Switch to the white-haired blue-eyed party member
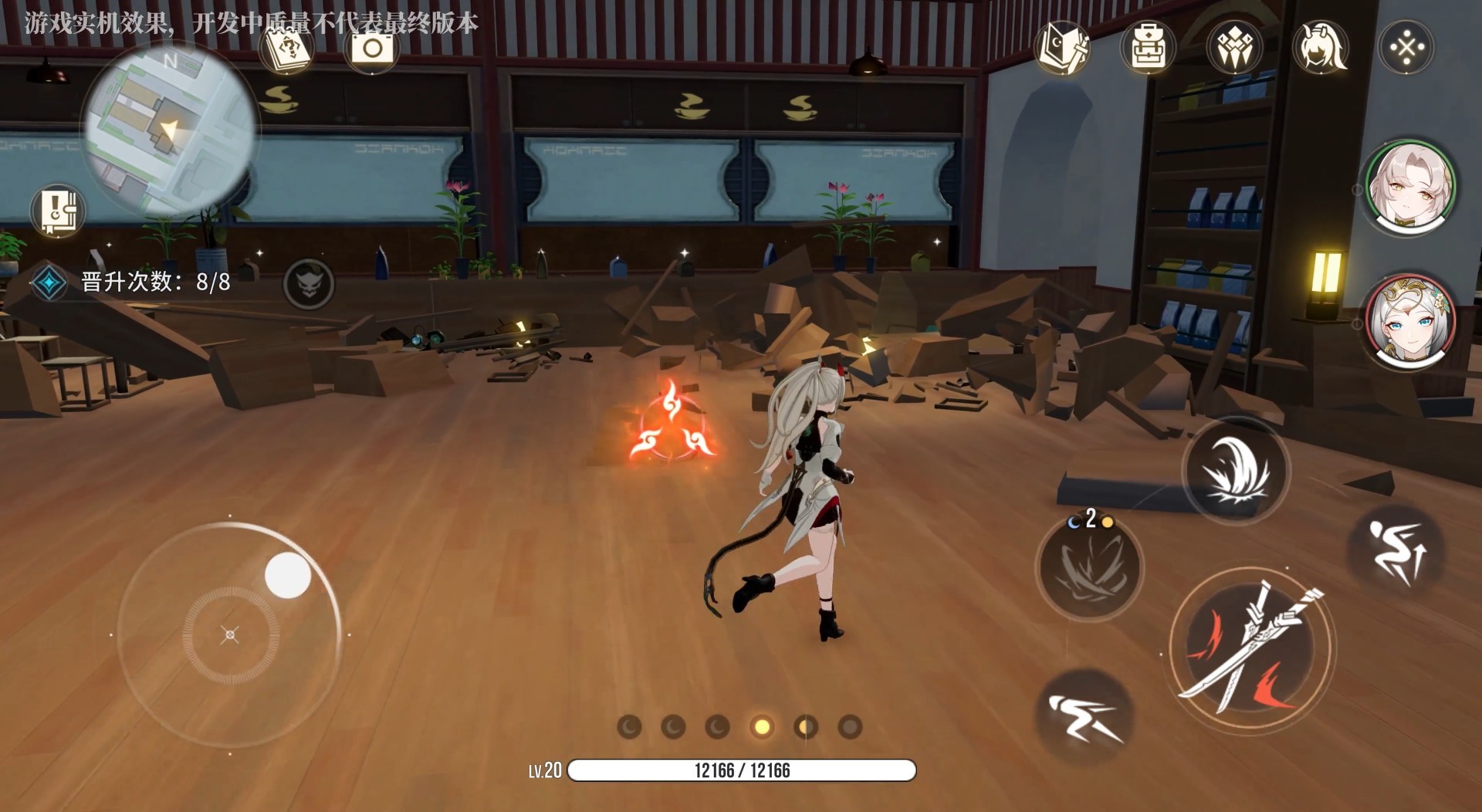Viewport: 1482px width, 812px height. tap(1410, 320)
